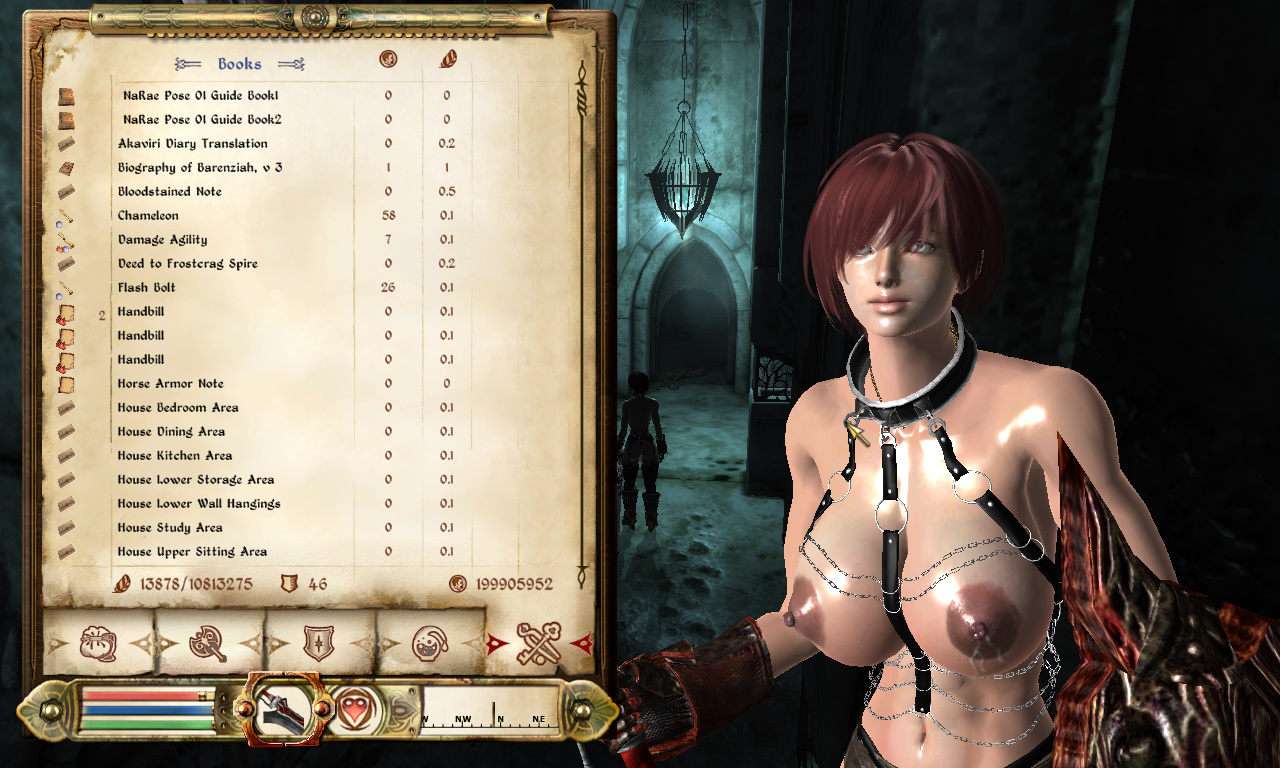1280x768 pixels.
Task: Select the NaRae Pose 01 Guide Book1 entry
Action: [x=201, y=96]
